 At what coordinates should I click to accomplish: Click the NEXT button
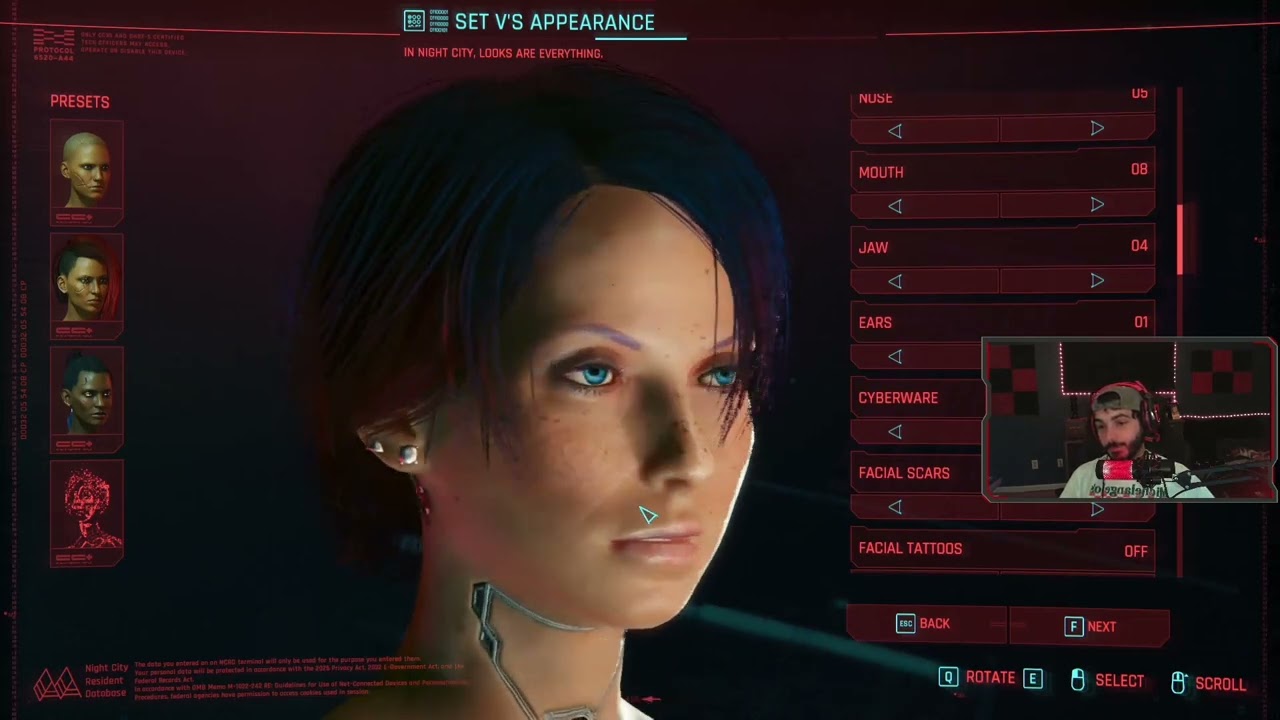click(1100, 623)
